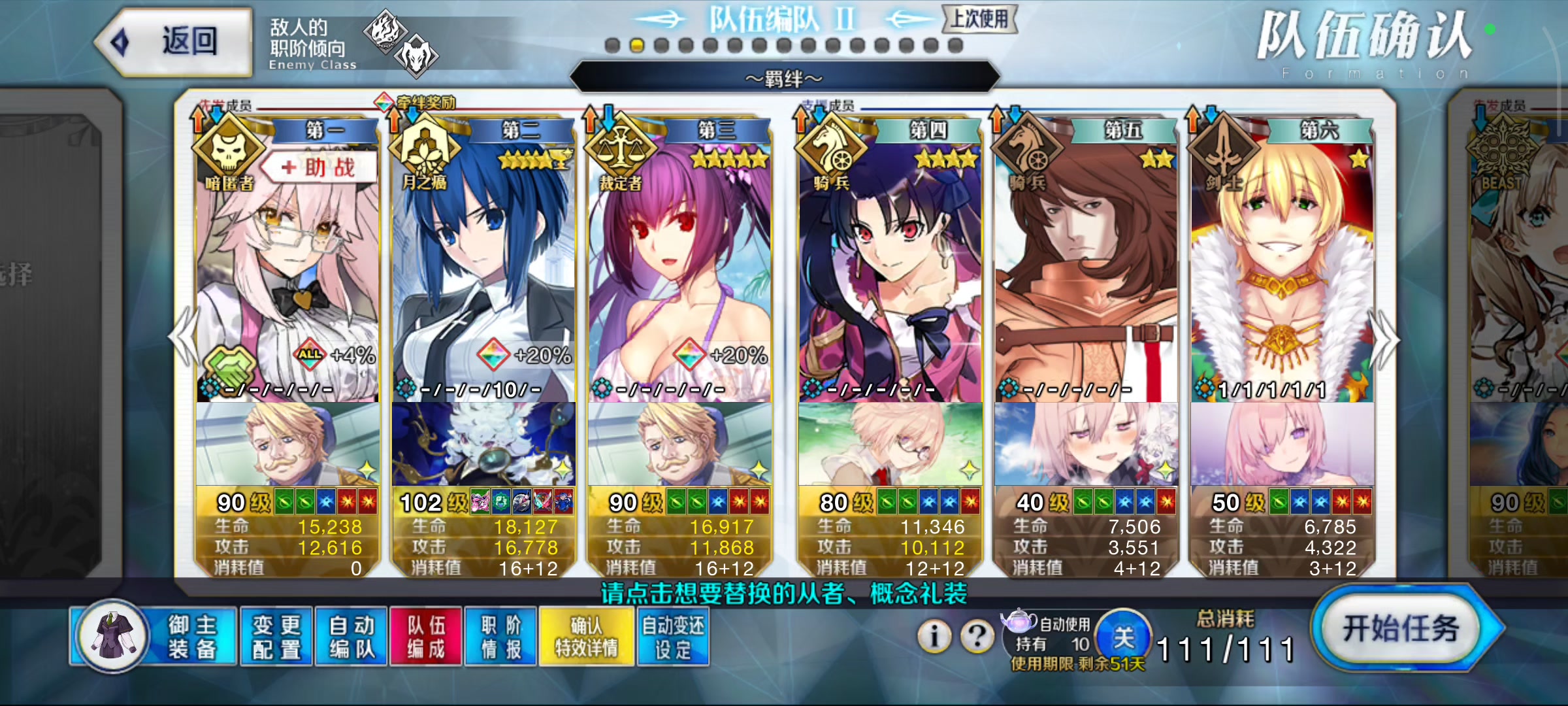Select the level 80 Rider servant card

point(890,275)
